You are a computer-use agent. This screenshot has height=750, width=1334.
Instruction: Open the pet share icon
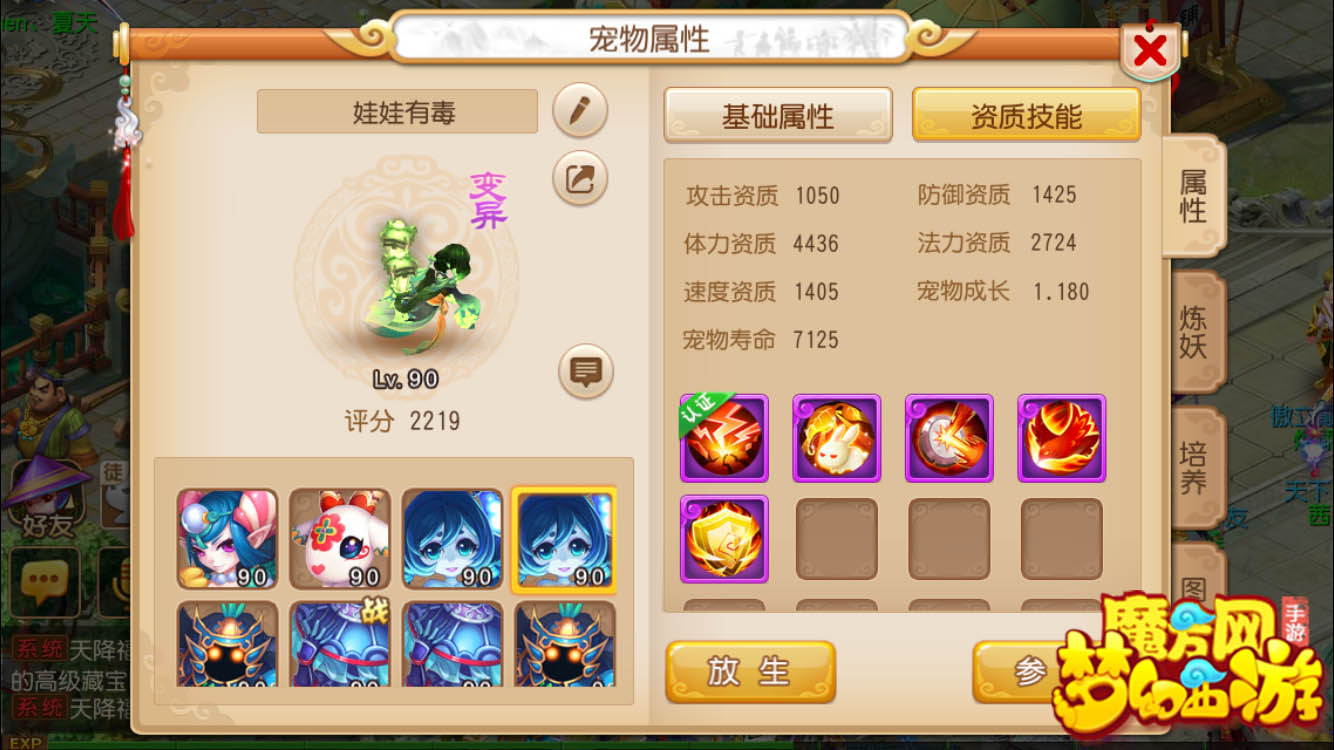(x=578, y=181)
